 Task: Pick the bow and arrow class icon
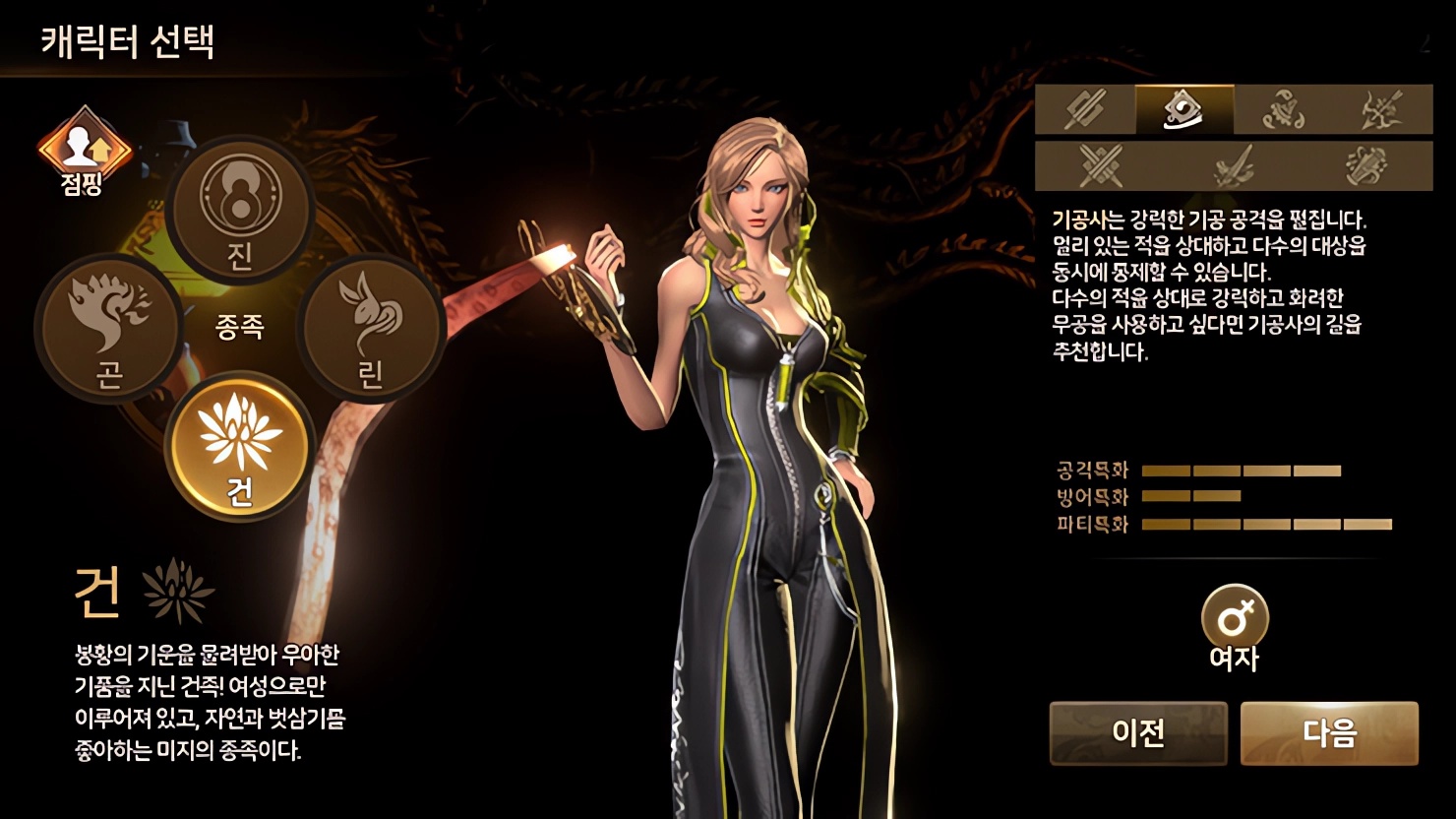point(1382,109)
